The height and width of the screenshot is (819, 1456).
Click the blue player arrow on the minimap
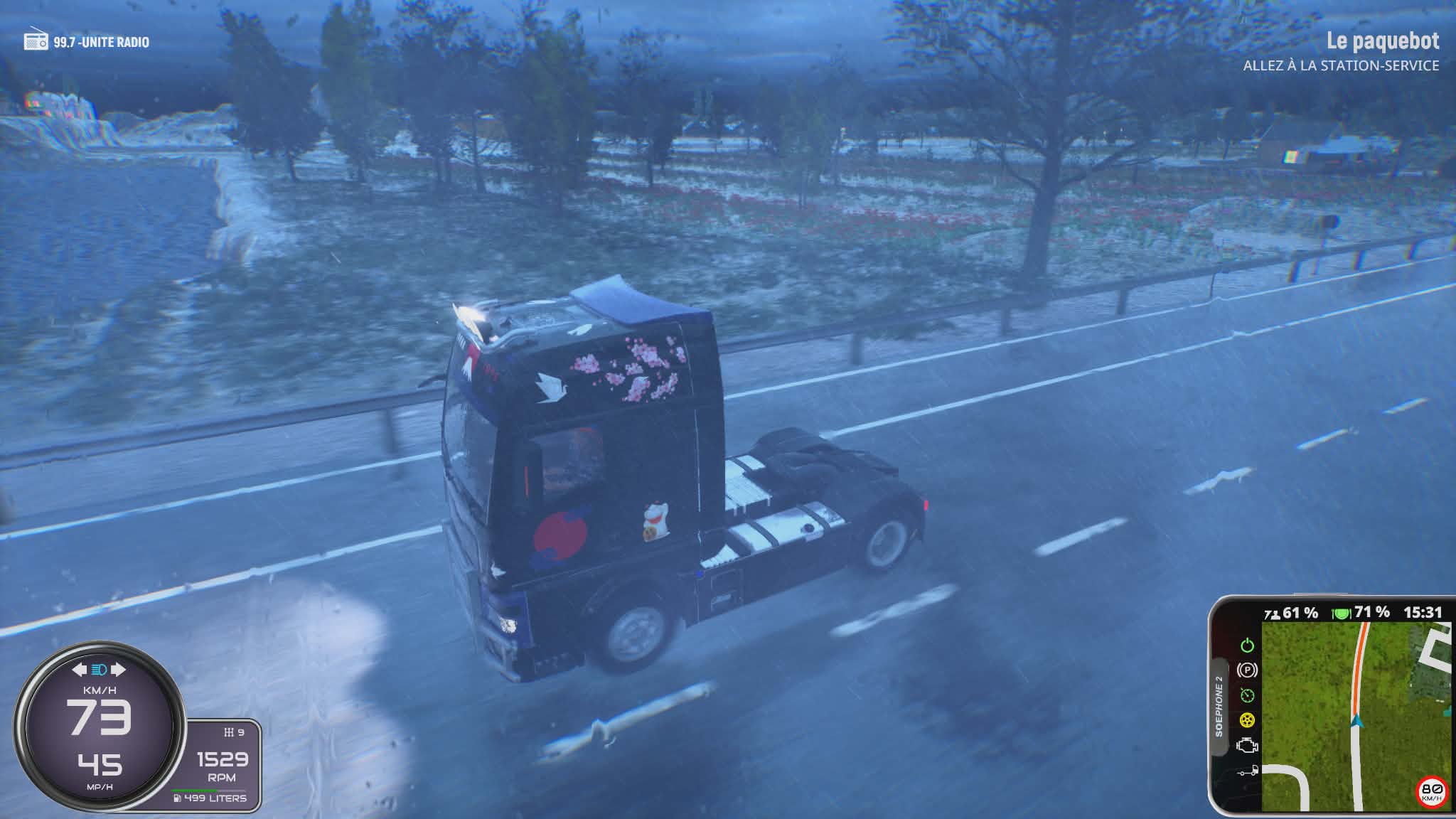tap(1357, 722)
